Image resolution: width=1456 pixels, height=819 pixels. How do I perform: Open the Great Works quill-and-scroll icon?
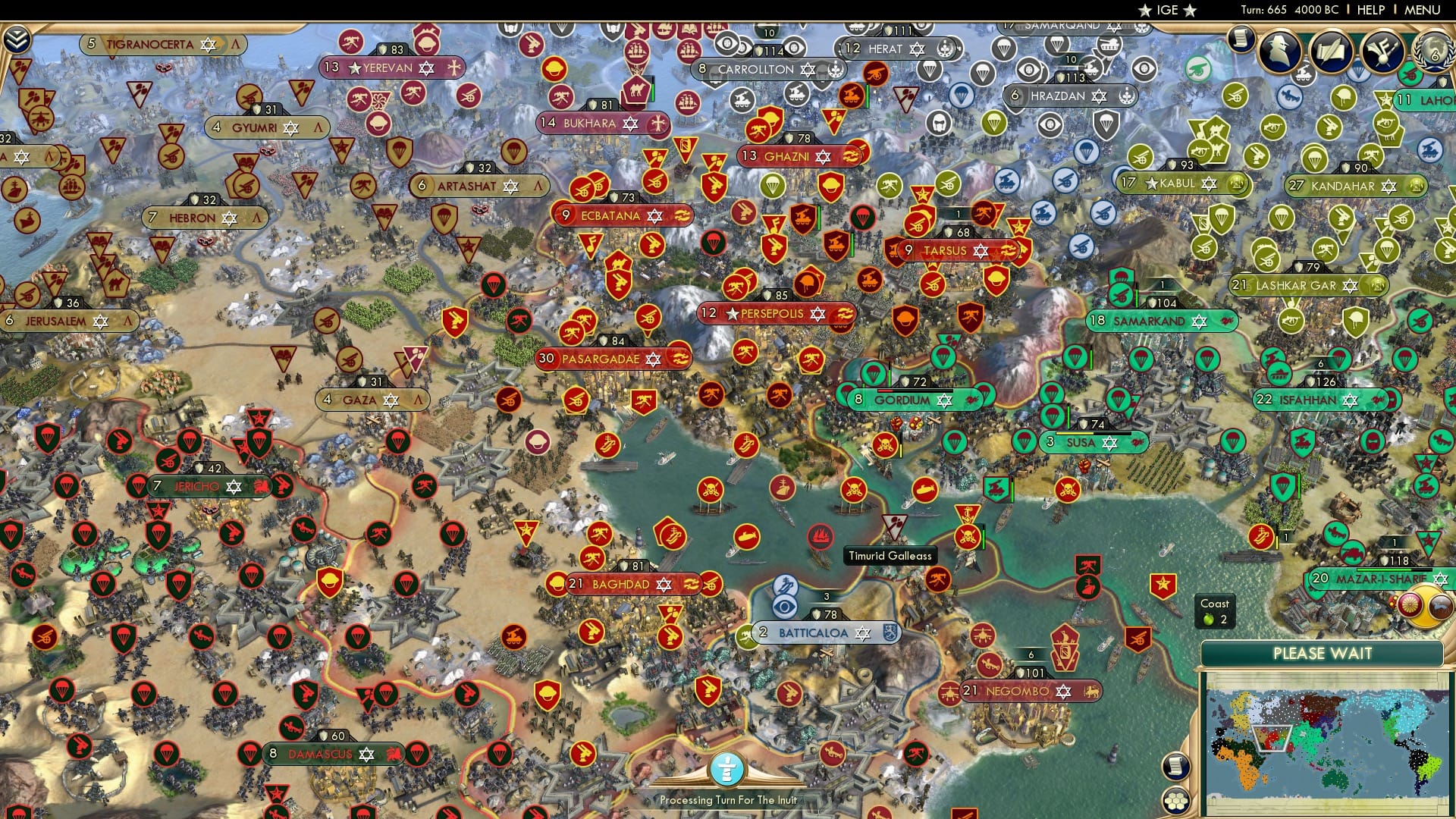pos(1332,49)
